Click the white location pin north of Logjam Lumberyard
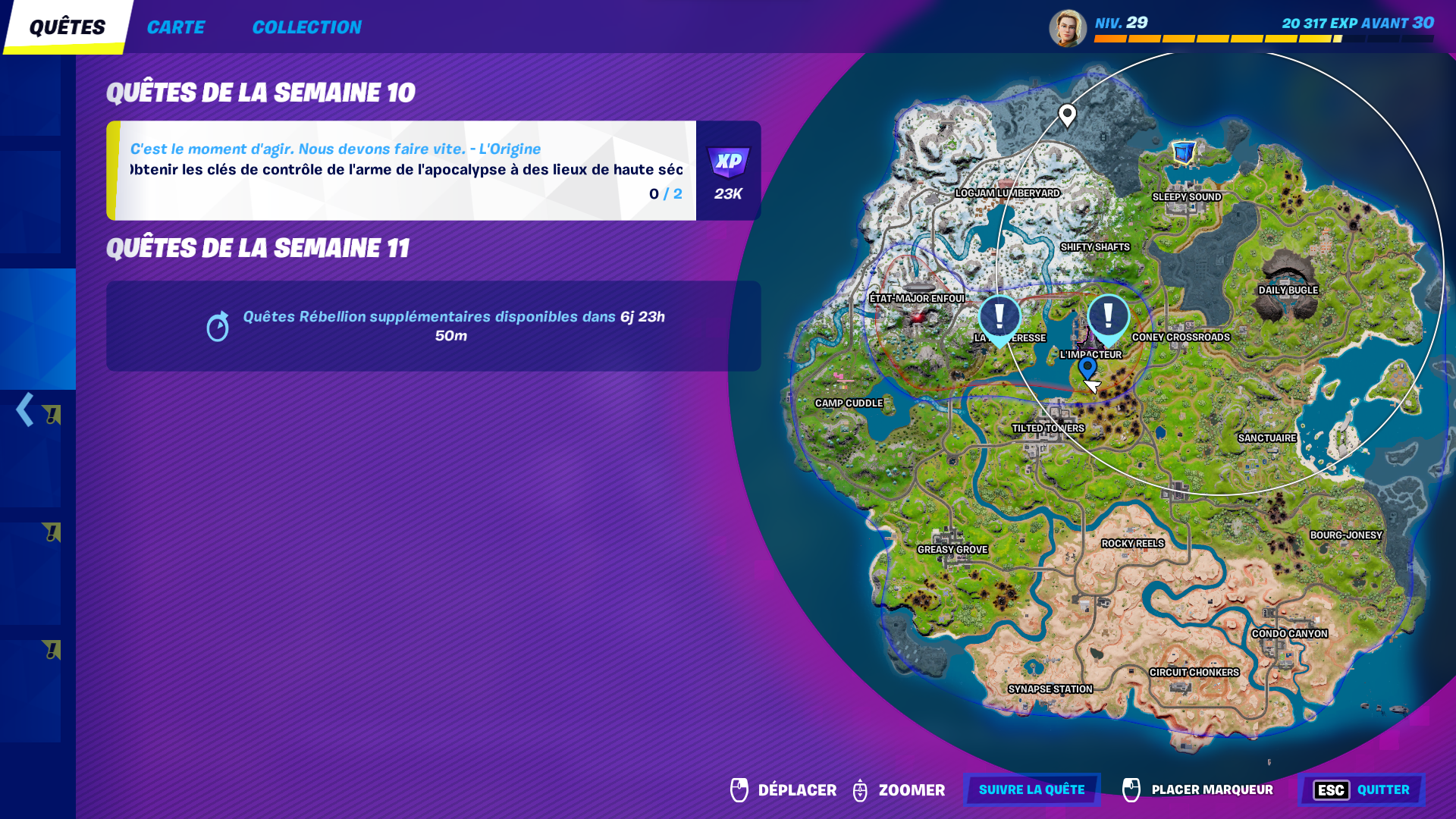The width and height of the screenshot is (1456, 819). [x=1068, y=114]
